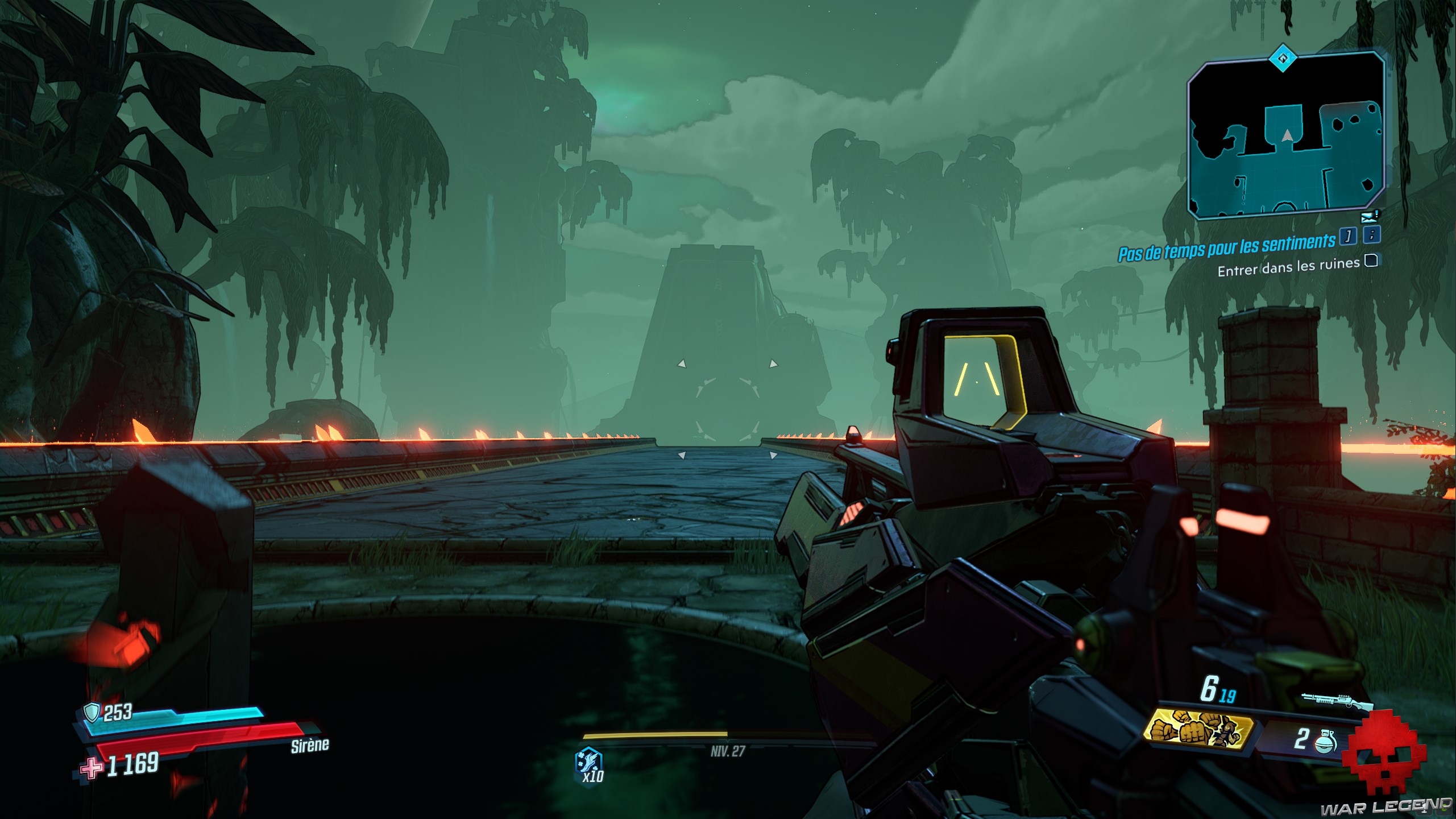Screen dimensions: 1456x819
Task: Select the quest title Pas de temps pour les sentiments
Action: (1226, 247)
